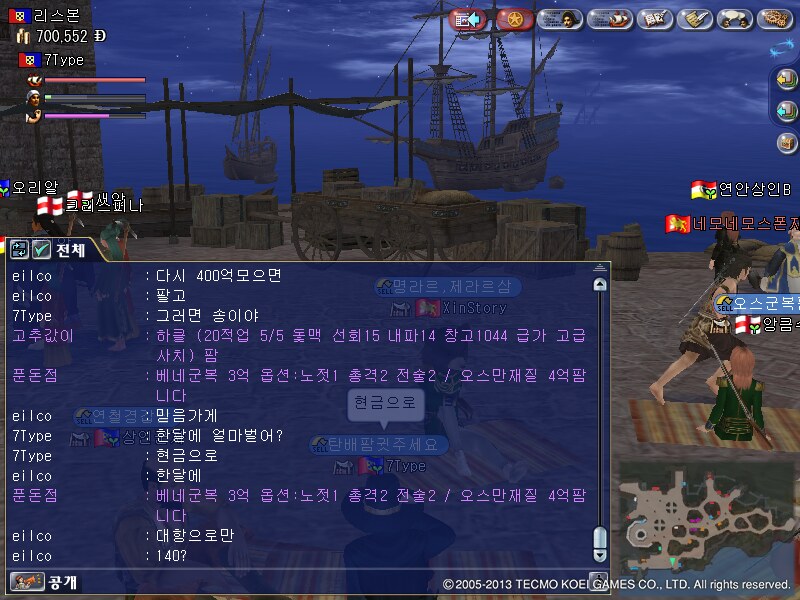Click the chat scrollbar down arrow
Screen dimensions: 800x600
[x=599, y=555]
